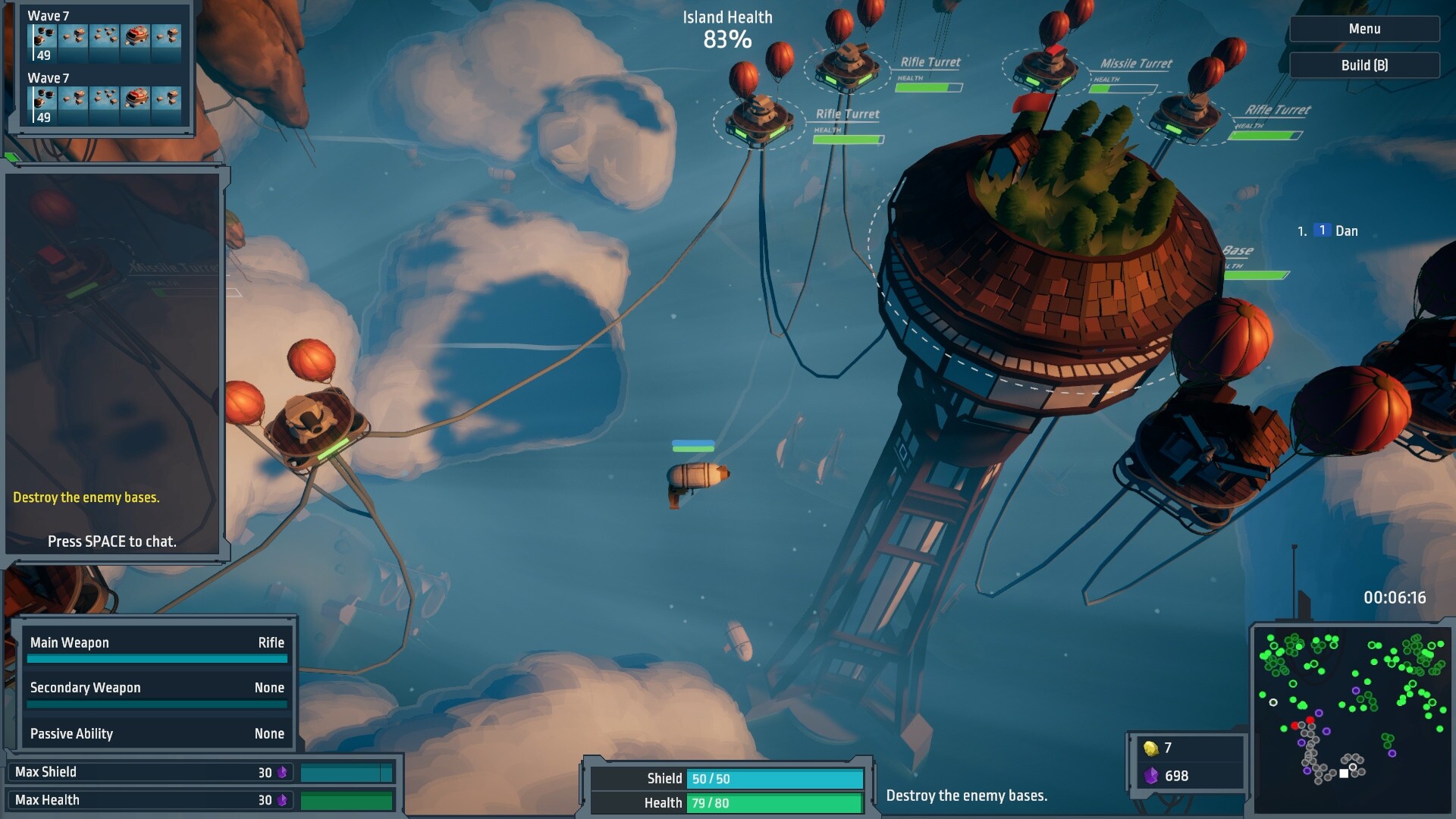1456x819 pixels.
Task: Toggle the green health bar of the leftmost Rifle Turret
Action: (849, 140)
